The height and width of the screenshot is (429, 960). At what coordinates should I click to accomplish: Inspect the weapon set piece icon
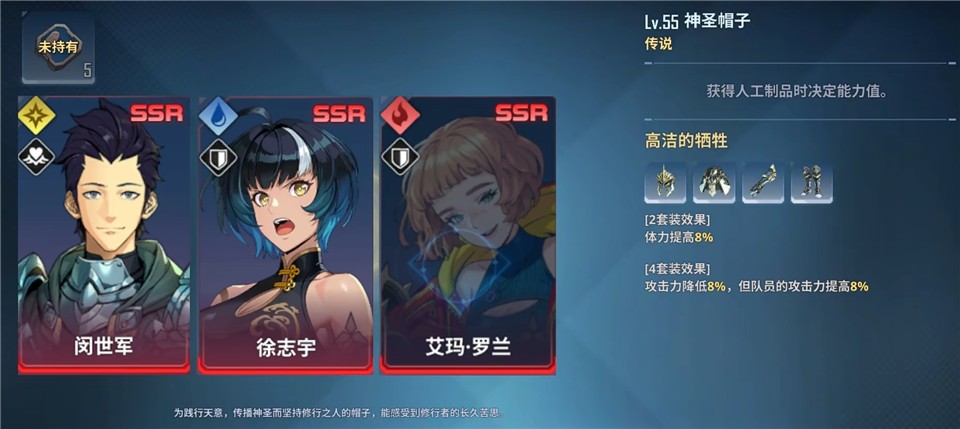tap(763, 182)
